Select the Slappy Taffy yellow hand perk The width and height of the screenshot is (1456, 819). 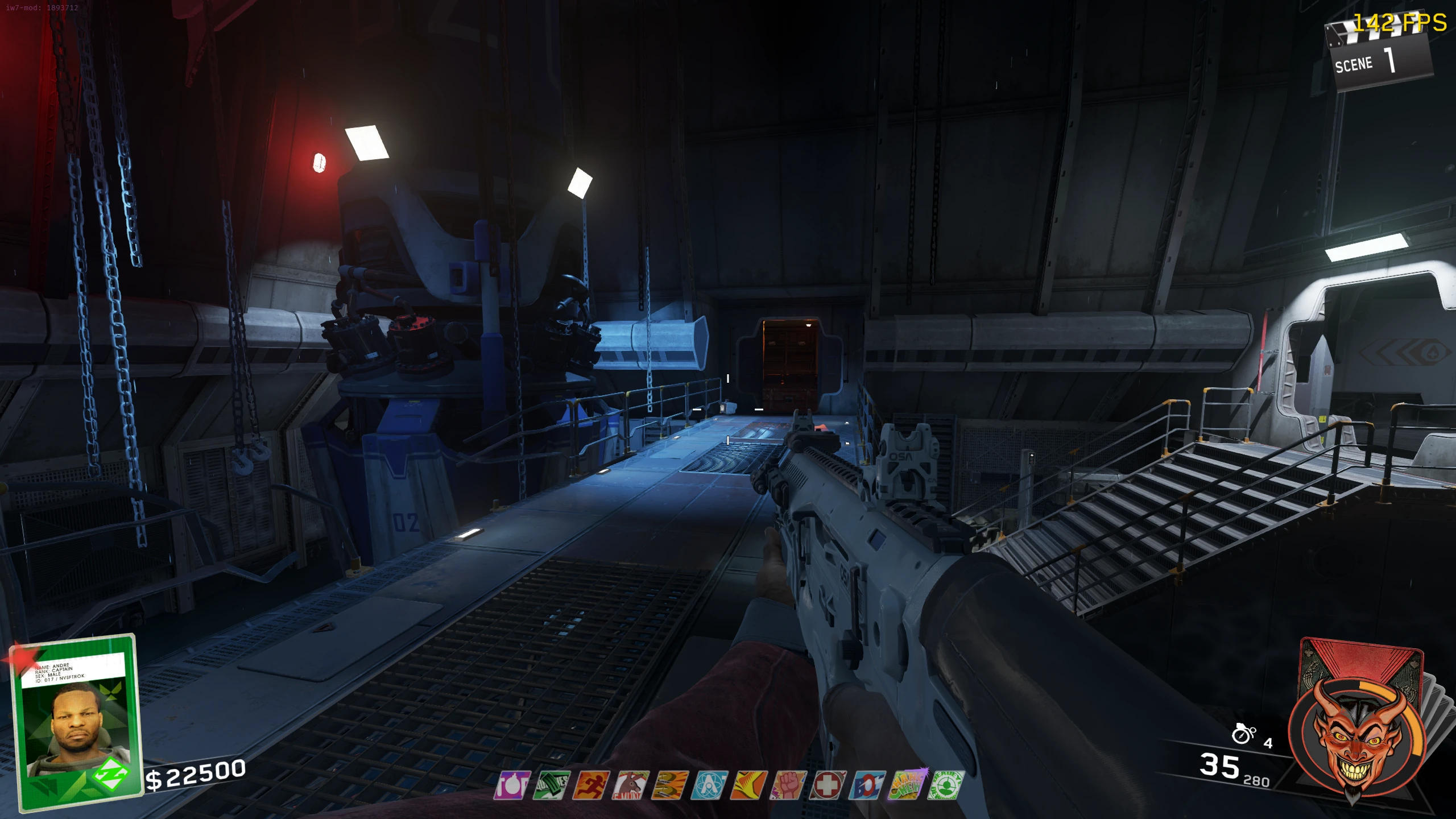point(749,785)
